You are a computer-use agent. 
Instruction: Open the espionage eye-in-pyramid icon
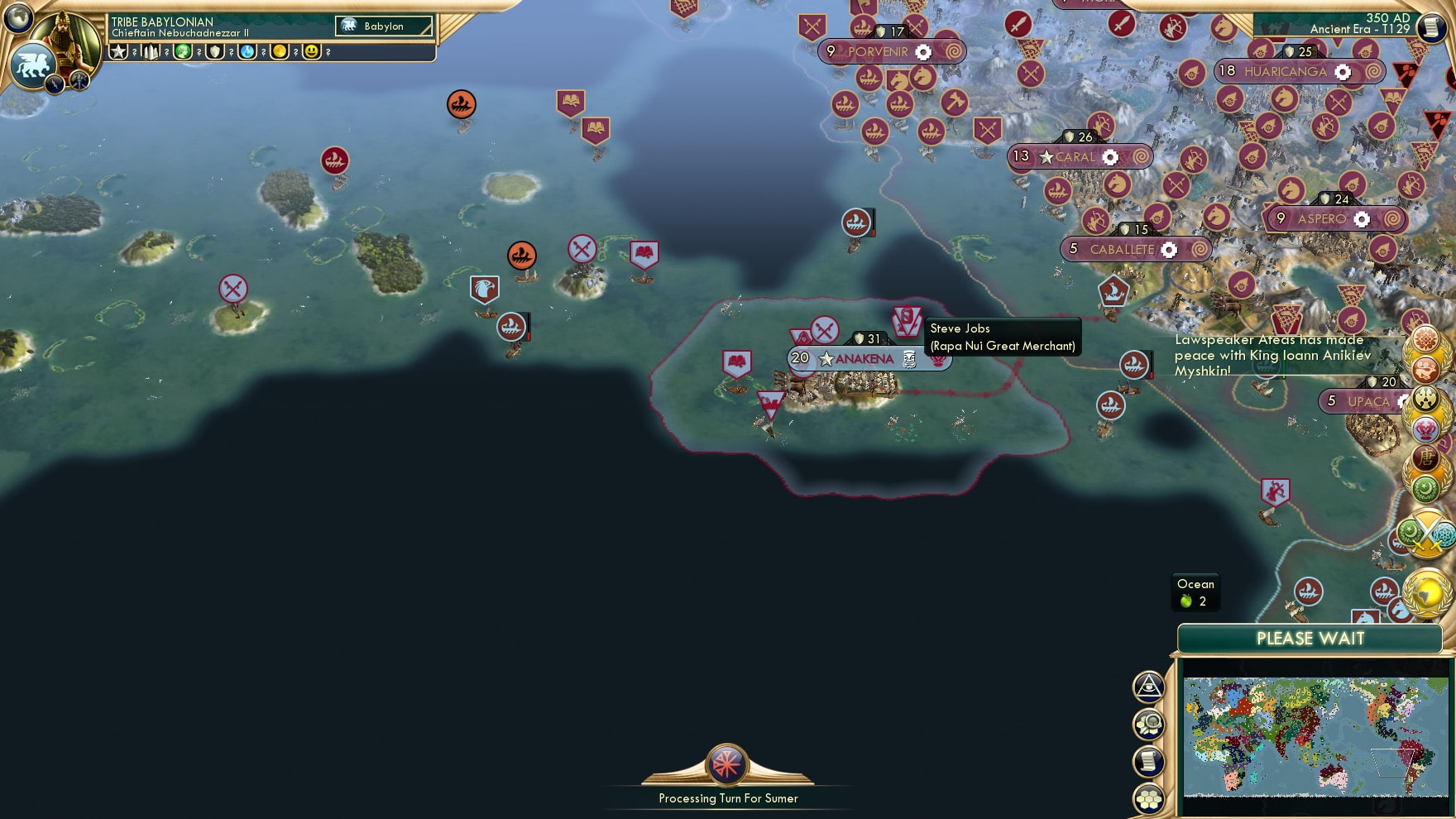[x=1148, y=687]
